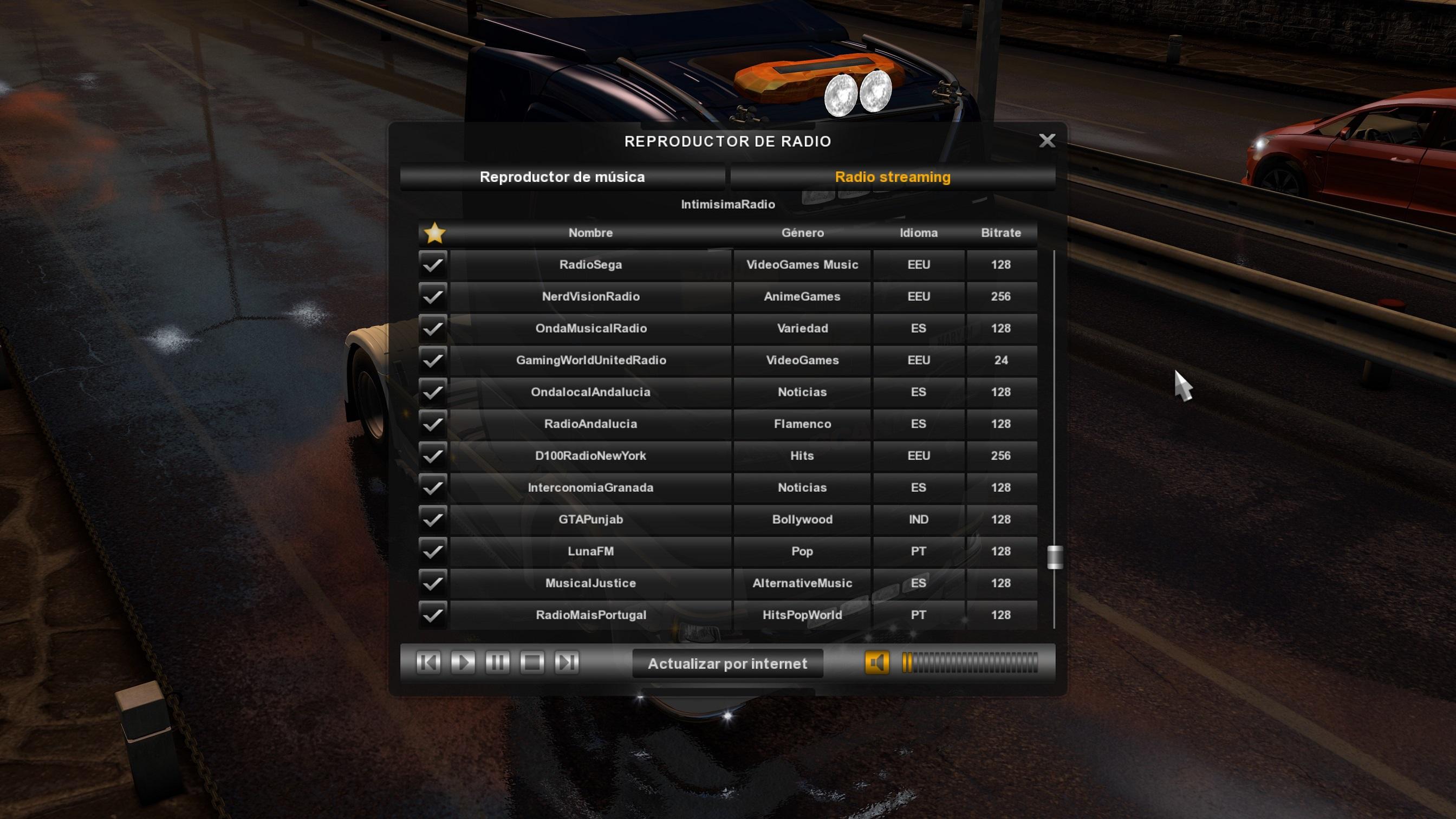Mute the radio with speaker icon
The height and width of the screenshot is (819, 1456).
click(x=876, y=662)
